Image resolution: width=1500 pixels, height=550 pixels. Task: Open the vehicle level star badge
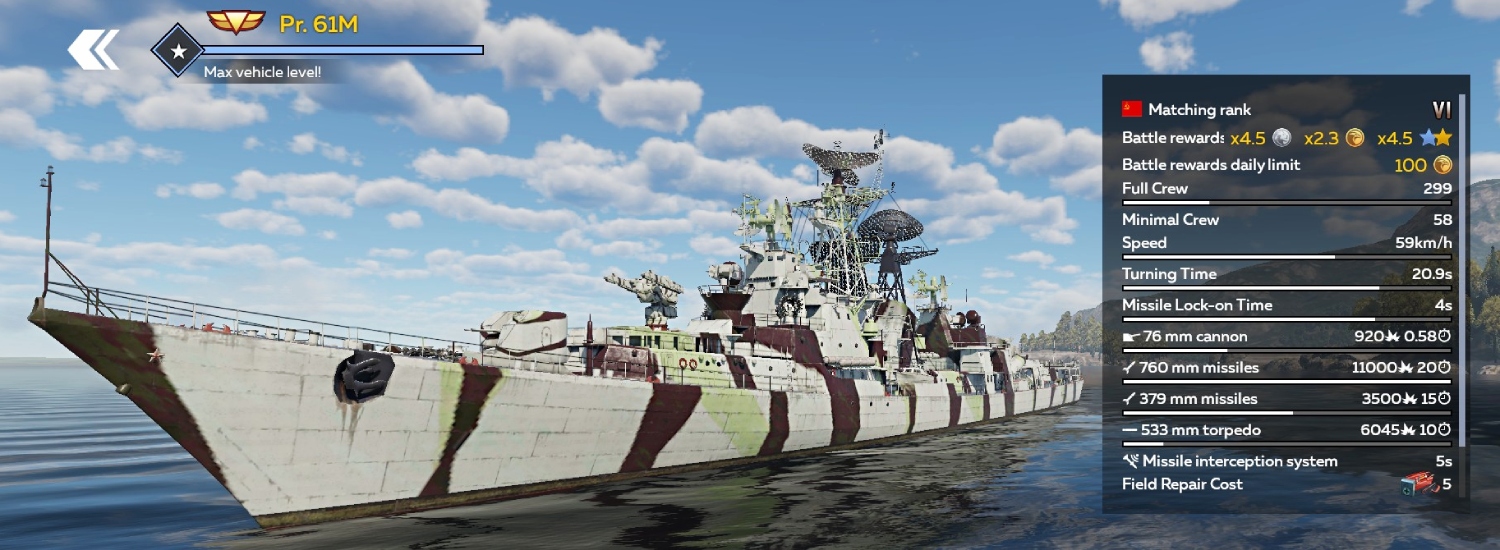point(178,51)
